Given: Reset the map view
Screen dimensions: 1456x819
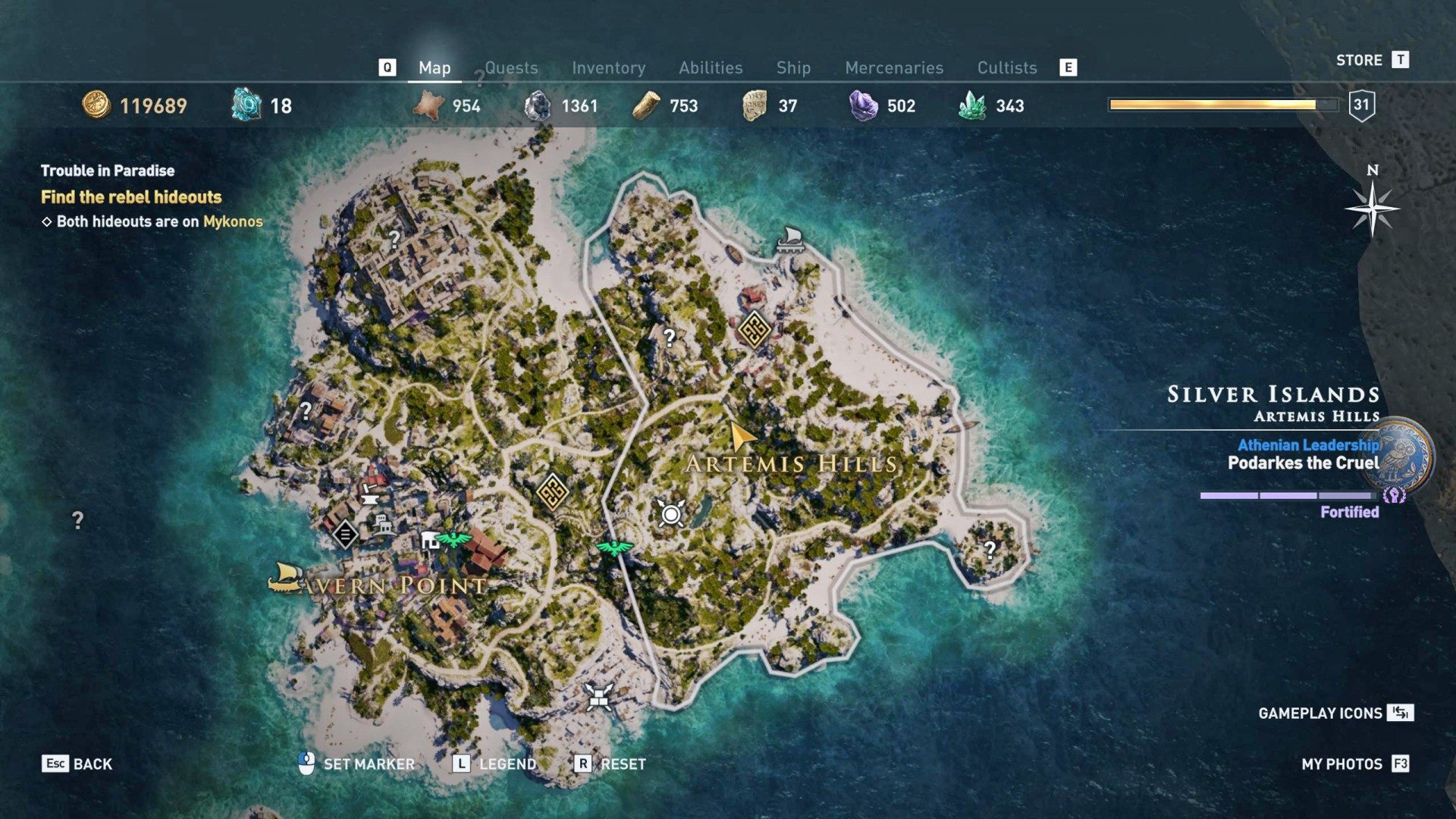Looking at the screenshot, I should pyautogui.click(x=610, y=764).
